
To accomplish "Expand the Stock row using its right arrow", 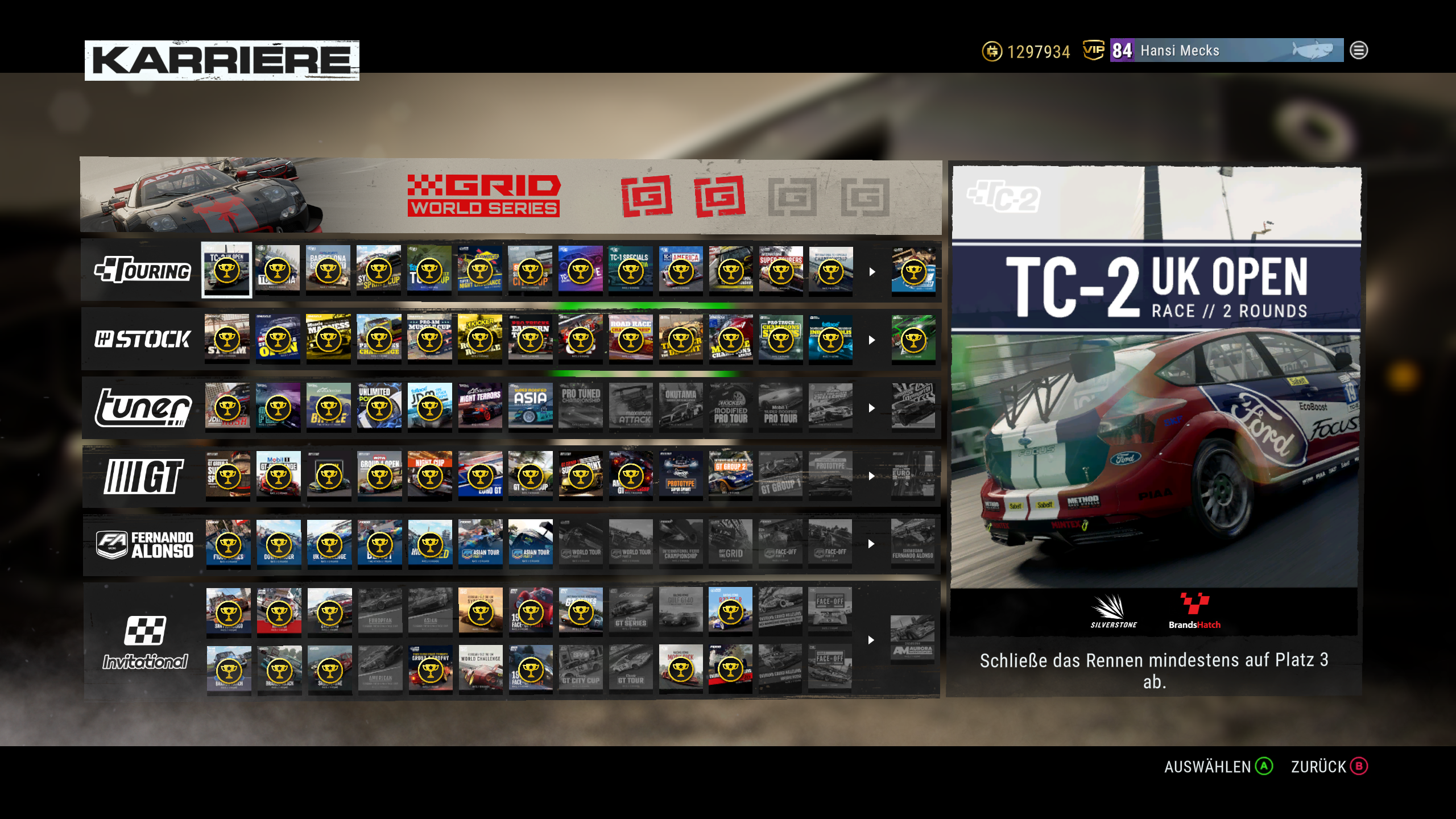I will click(x=871, y=340).
